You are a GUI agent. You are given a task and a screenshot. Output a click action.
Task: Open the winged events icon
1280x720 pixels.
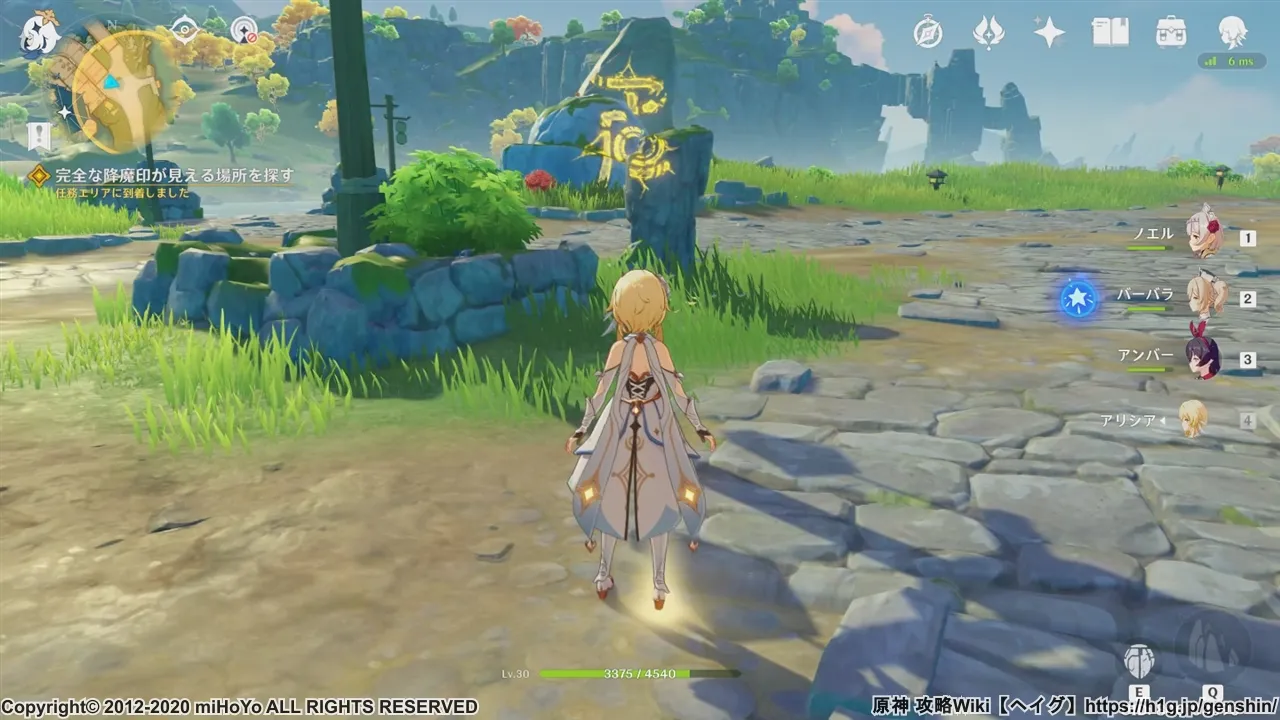point(988,33)
